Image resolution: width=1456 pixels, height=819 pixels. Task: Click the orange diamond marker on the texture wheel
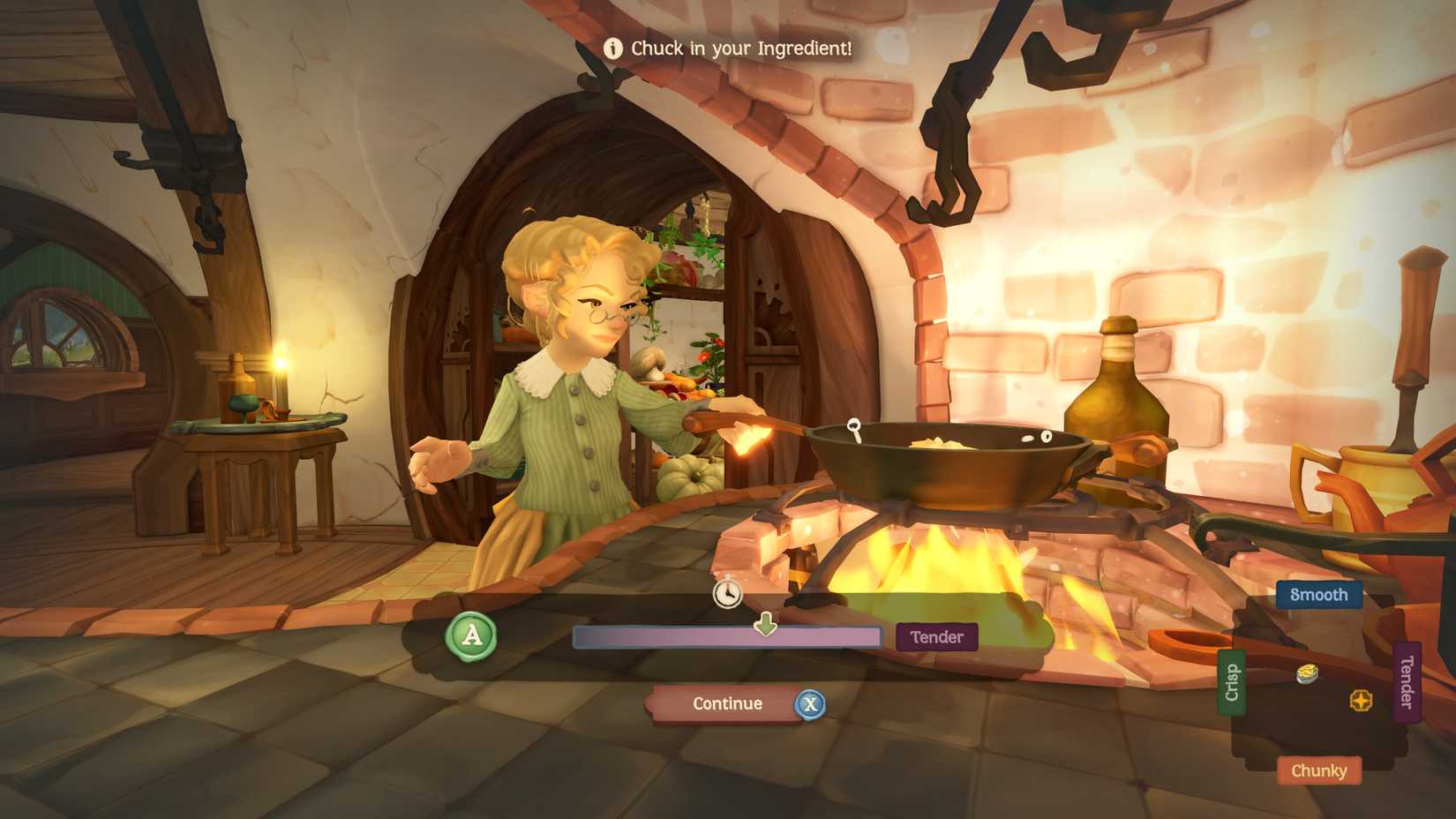[1361, 698]
